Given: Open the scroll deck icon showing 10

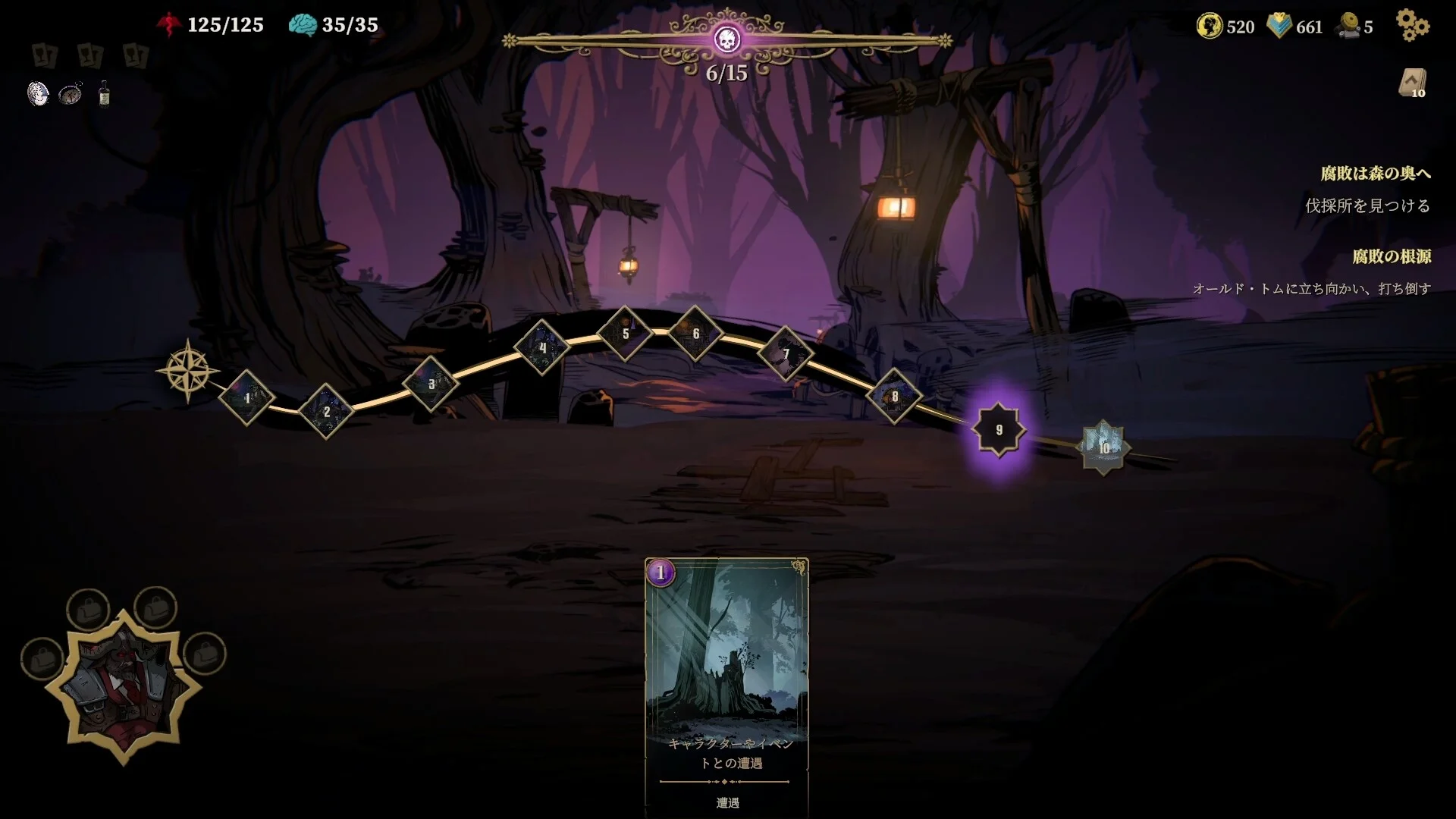Looking at the screenshot, I should click(x=1412, y=83).
